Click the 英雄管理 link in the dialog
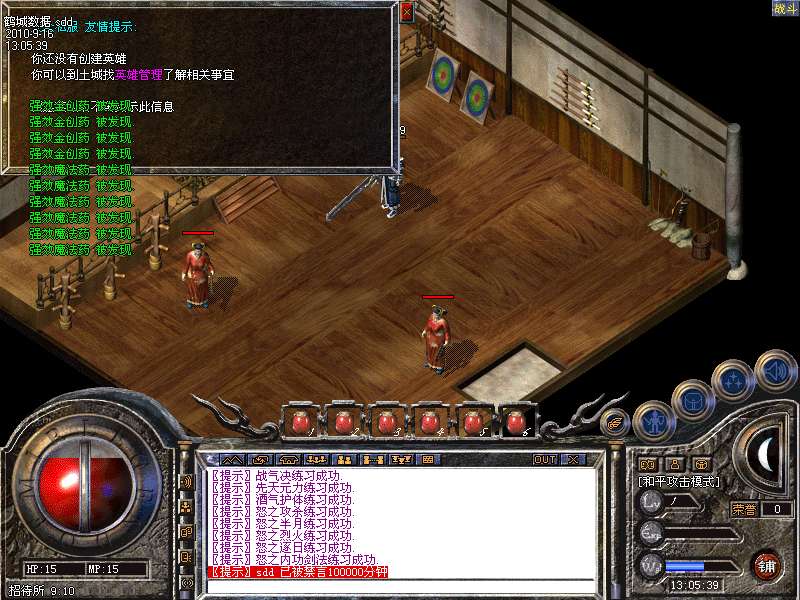Viewport: 800px width, 600px height. [138, 74]
